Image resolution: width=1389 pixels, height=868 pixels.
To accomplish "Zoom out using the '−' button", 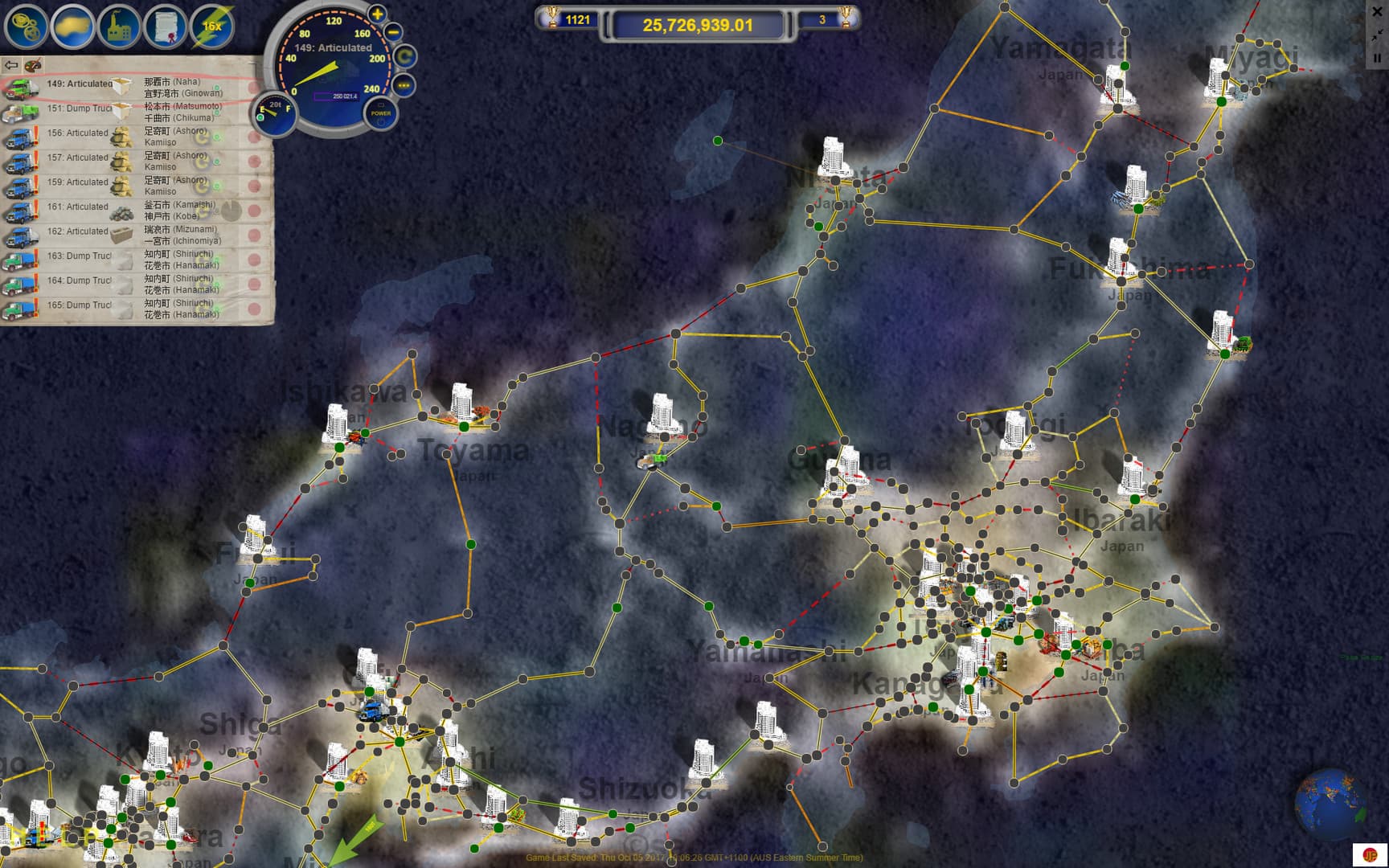I will pos(394,32).
